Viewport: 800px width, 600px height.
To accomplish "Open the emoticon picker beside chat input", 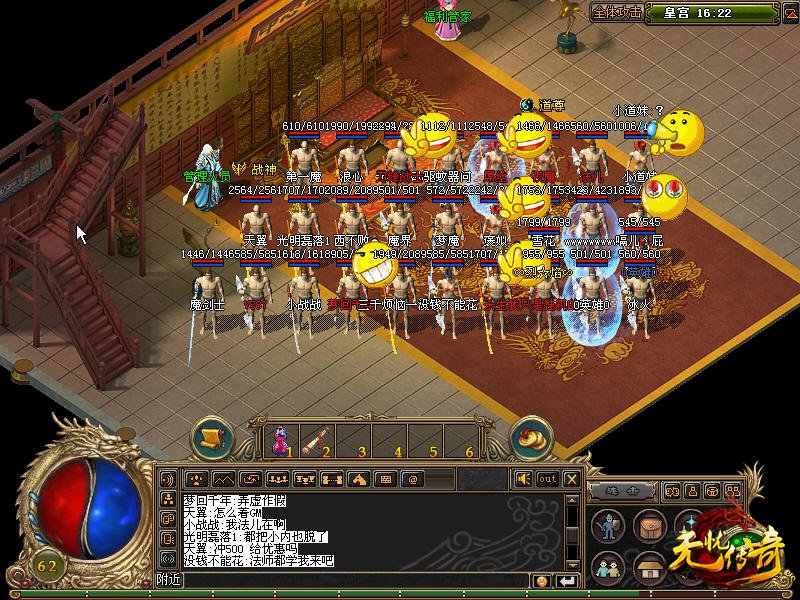I will 542,580.
